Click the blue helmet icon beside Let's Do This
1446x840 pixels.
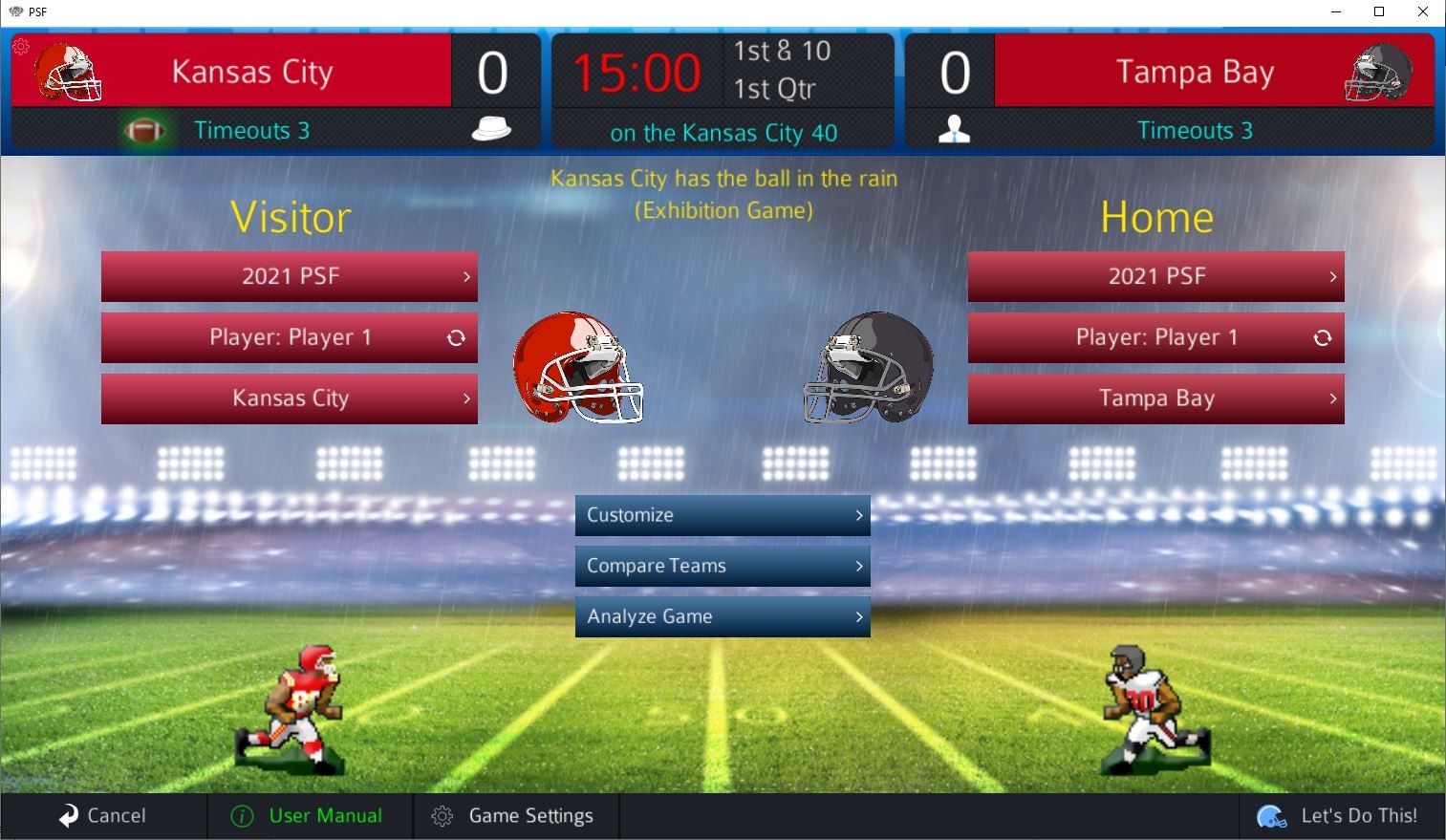(x=1270, y=815)
